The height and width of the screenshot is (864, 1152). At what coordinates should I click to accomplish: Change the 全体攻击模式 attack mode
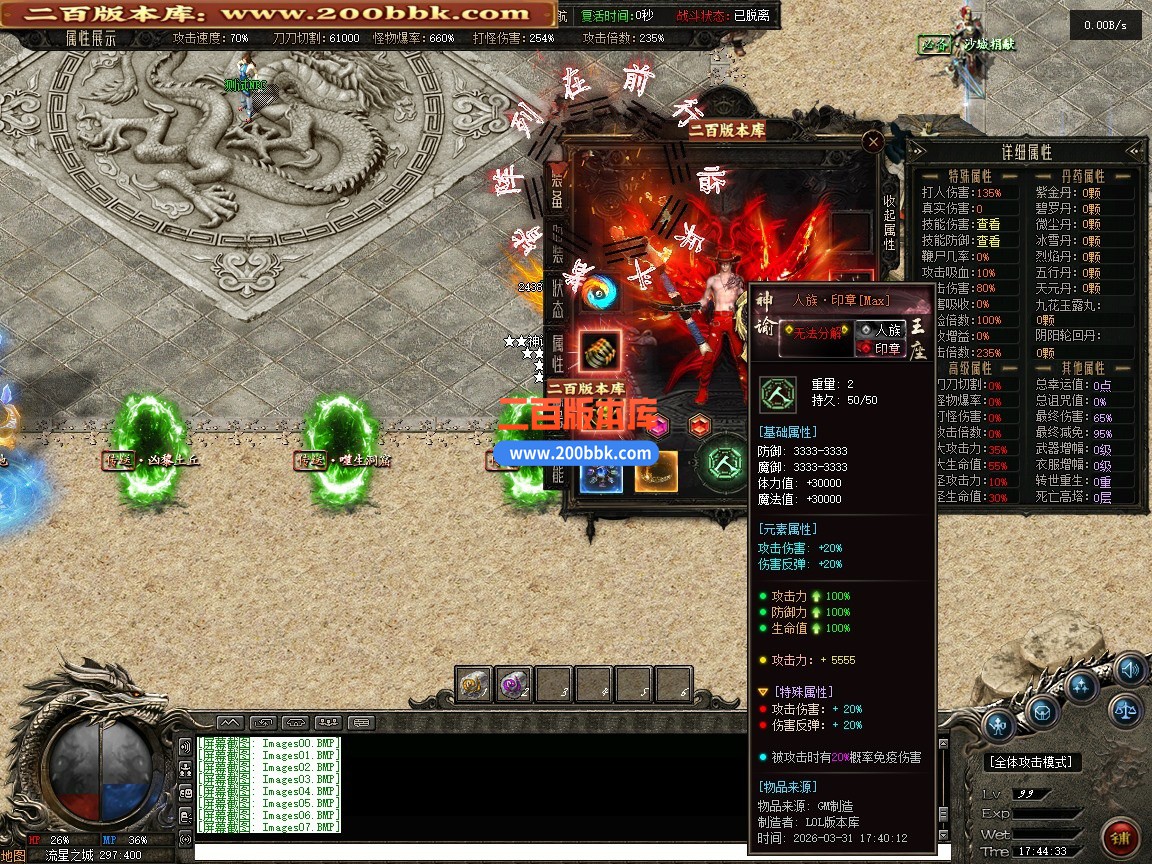(x=1032, y=762)
